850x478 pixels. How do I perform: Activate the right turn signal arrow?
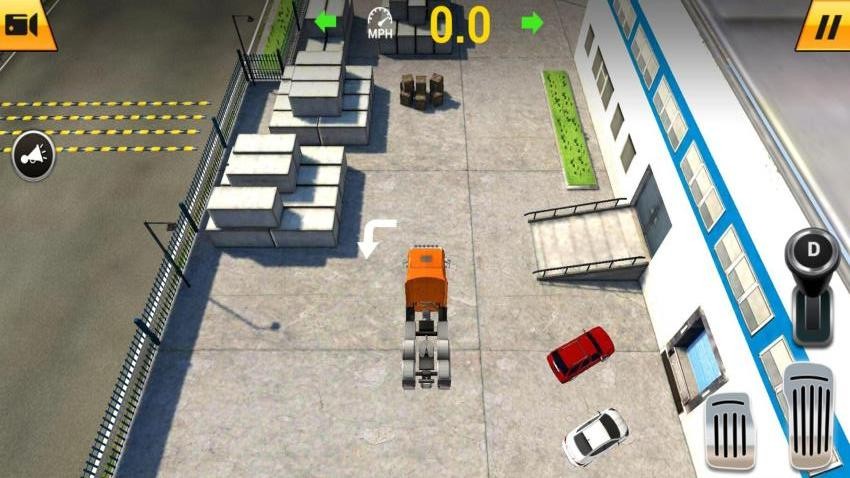coord(533,22)
